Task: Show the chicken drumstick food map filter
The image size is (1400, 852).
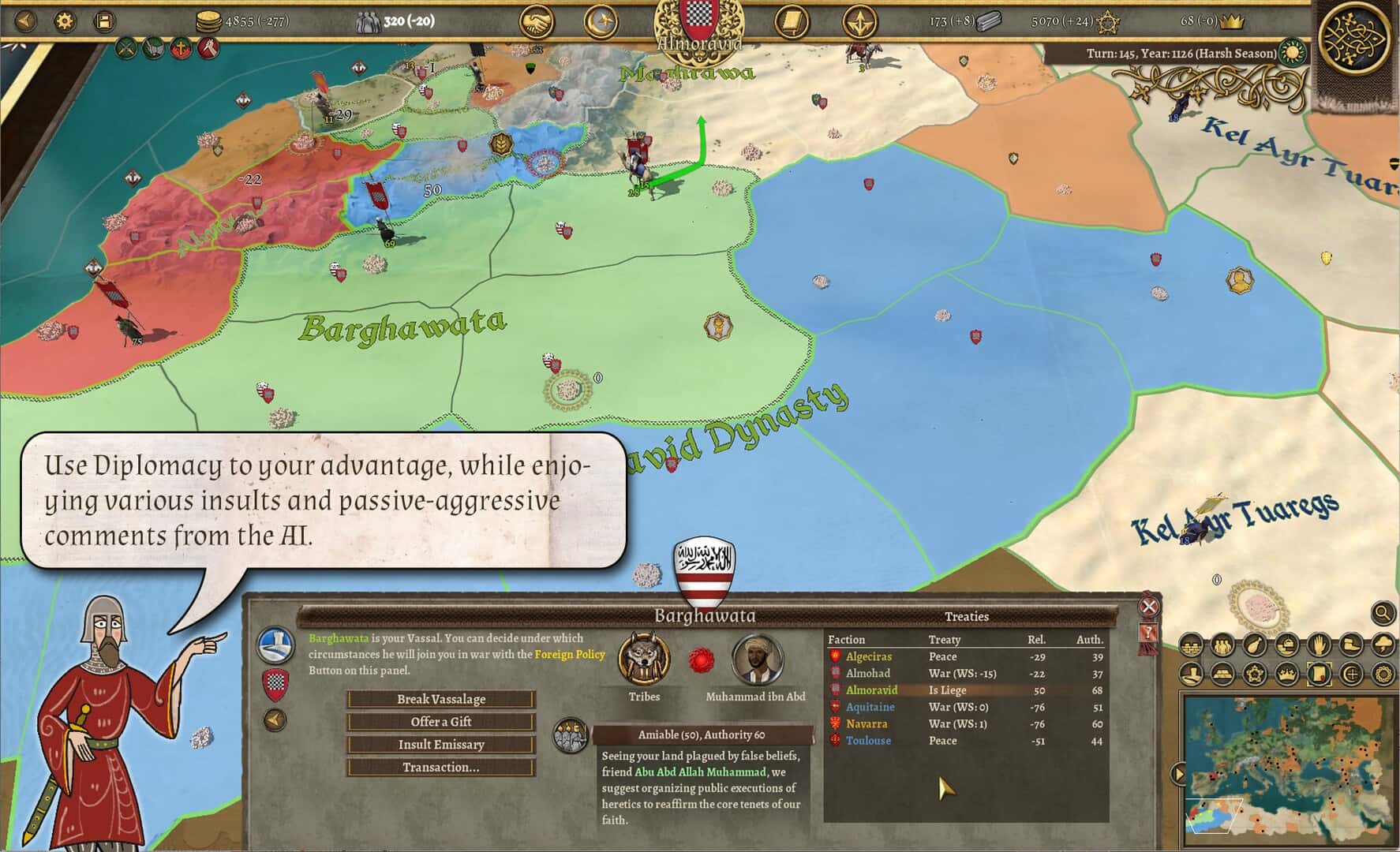Action: 1254,645
